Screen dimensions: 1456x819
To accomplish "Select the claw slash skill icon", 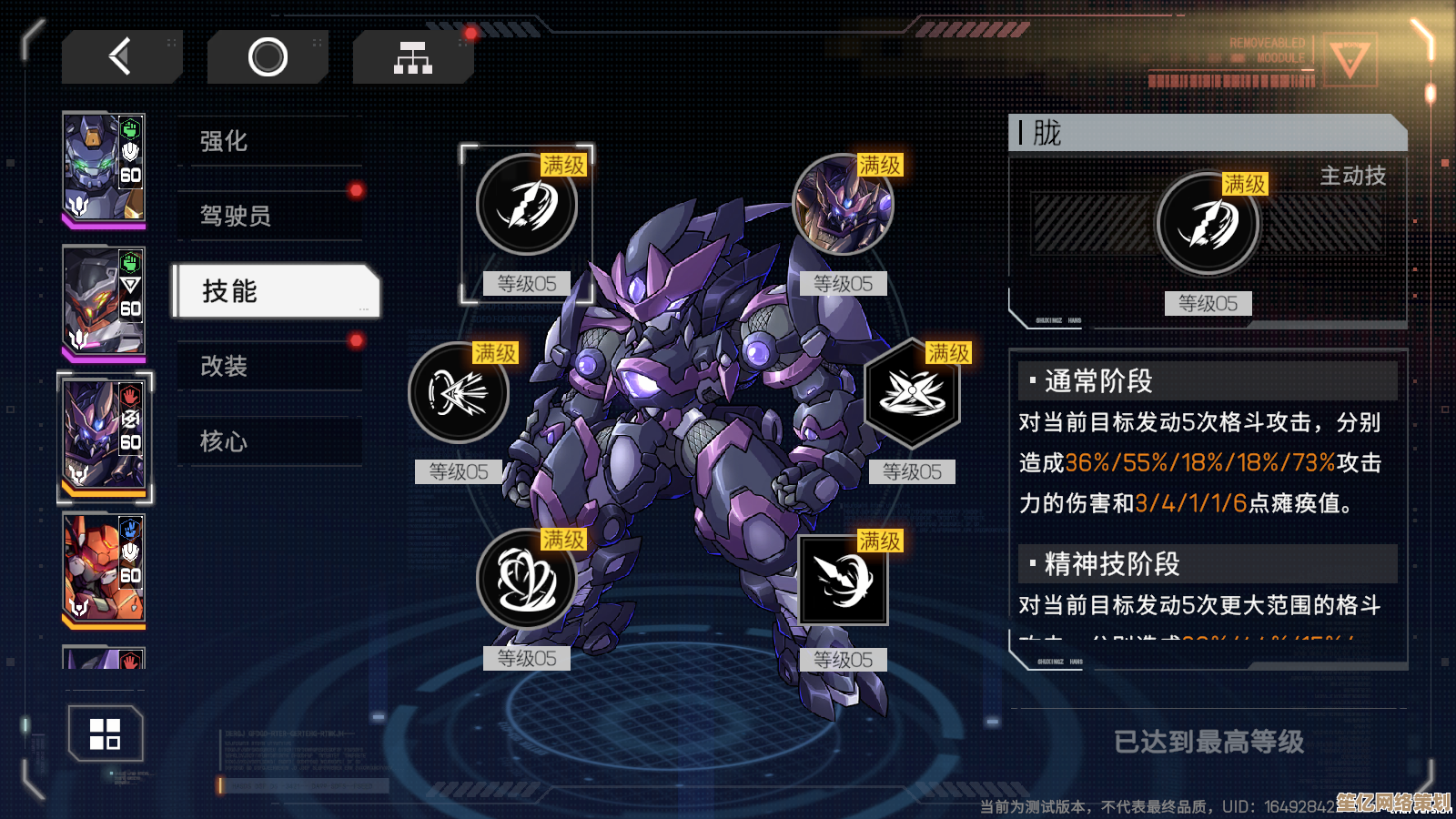I will (527, 205).
